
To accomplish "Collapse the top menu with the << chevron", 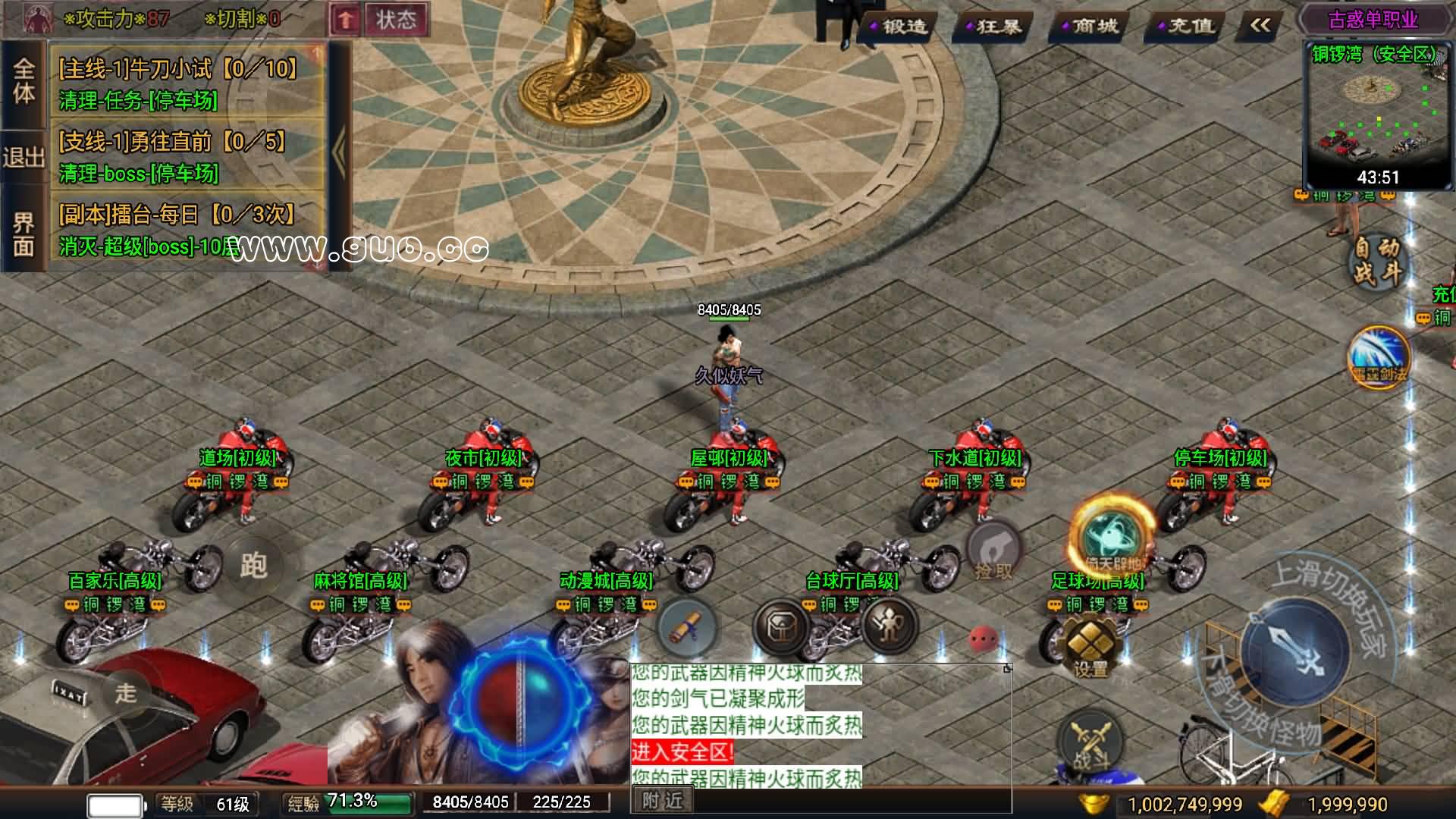I will (x=1259, y=25).
